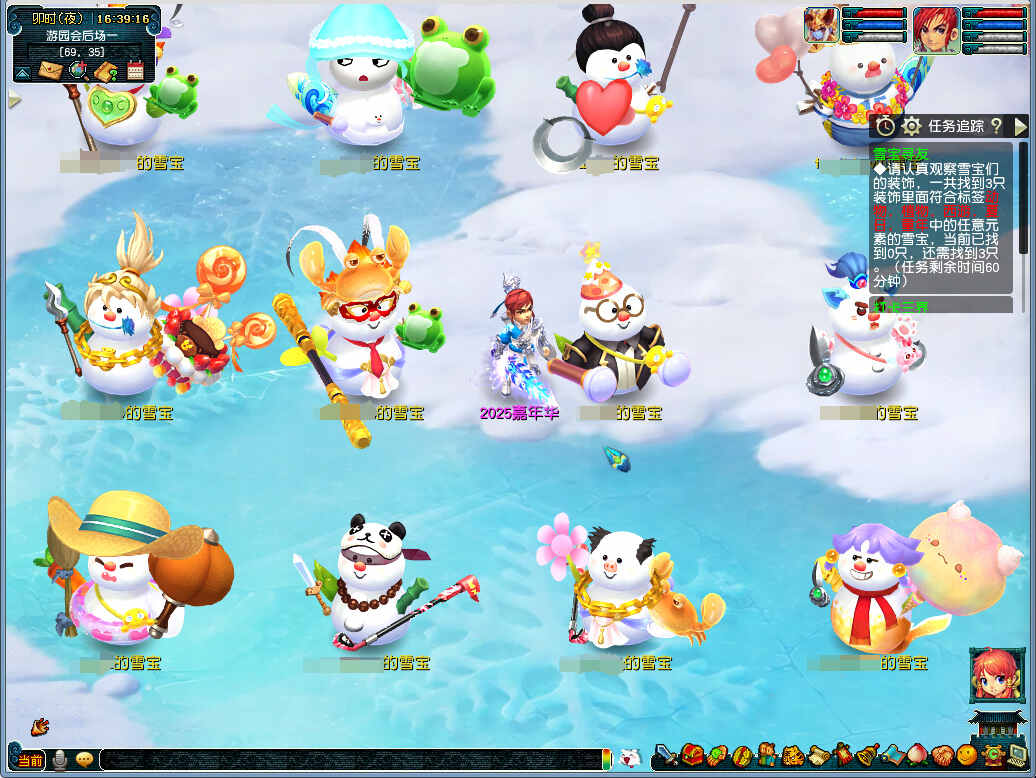The height and width of the screenshot is (778, 1036).
Task: Collapse the quest tracker with arrow button
Action: tap(1019, 126)
